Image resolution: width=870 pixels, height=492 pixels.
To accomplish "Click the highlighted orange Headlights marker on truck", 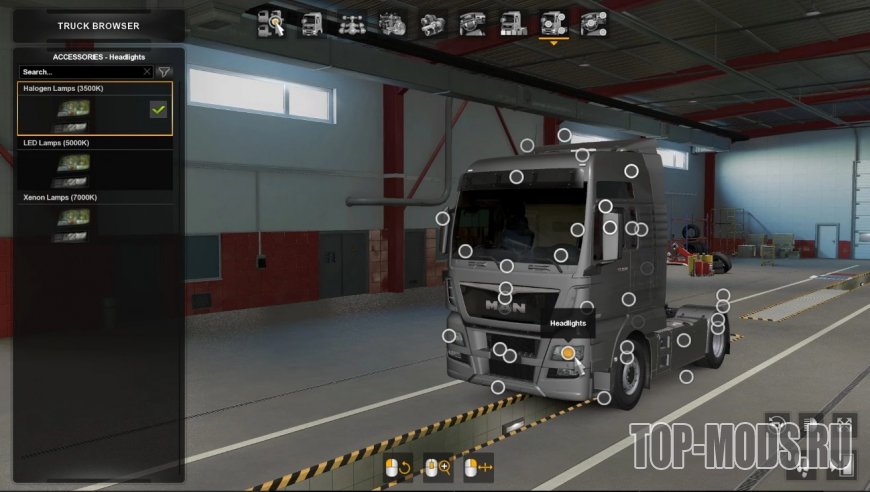I will (x=568, y=352).
